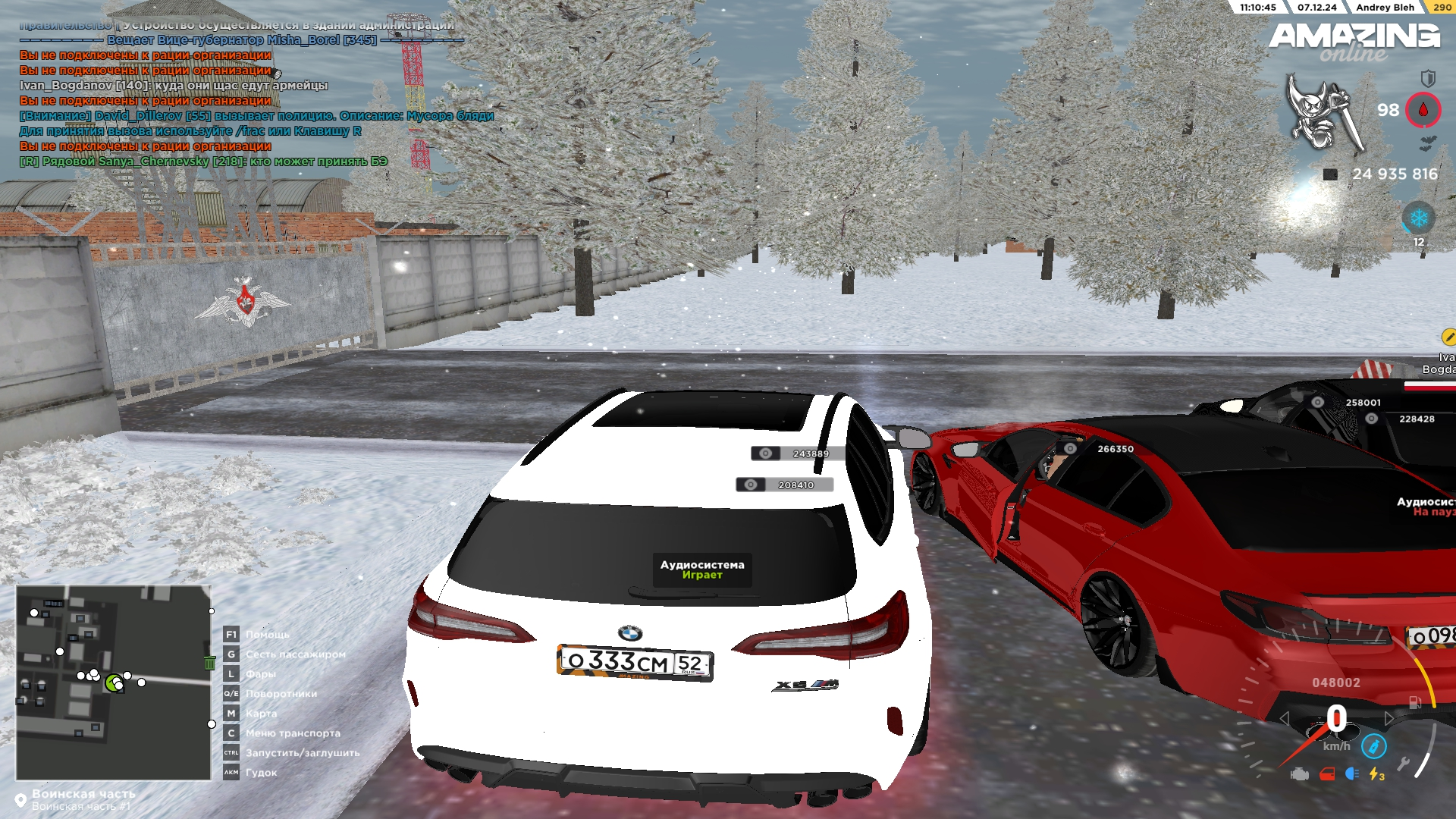Click the red car door icon
The width and height of the screenshot is (1456, 819).
1327,774
